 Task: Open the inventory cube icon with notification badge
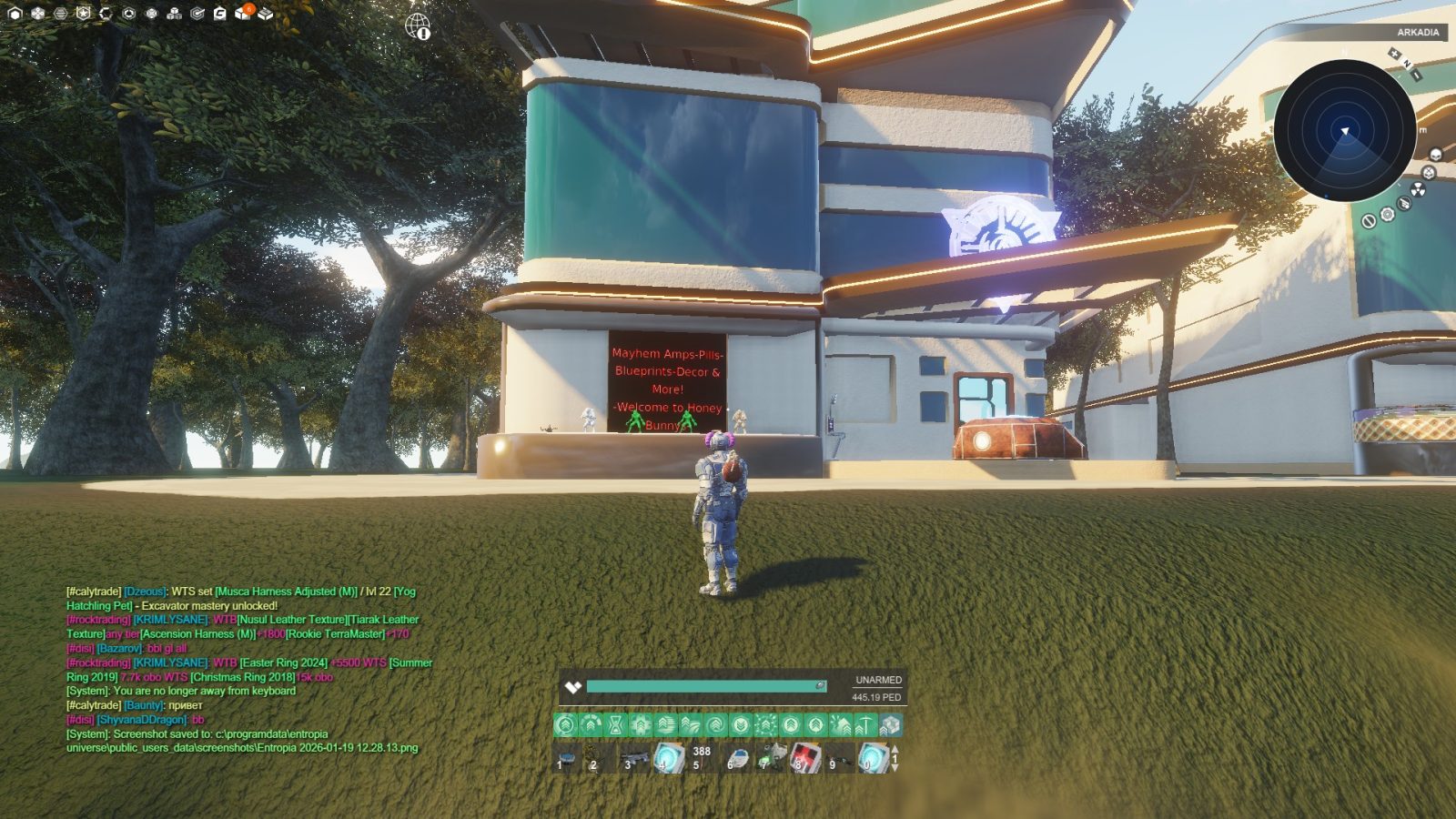pos(243,13)
